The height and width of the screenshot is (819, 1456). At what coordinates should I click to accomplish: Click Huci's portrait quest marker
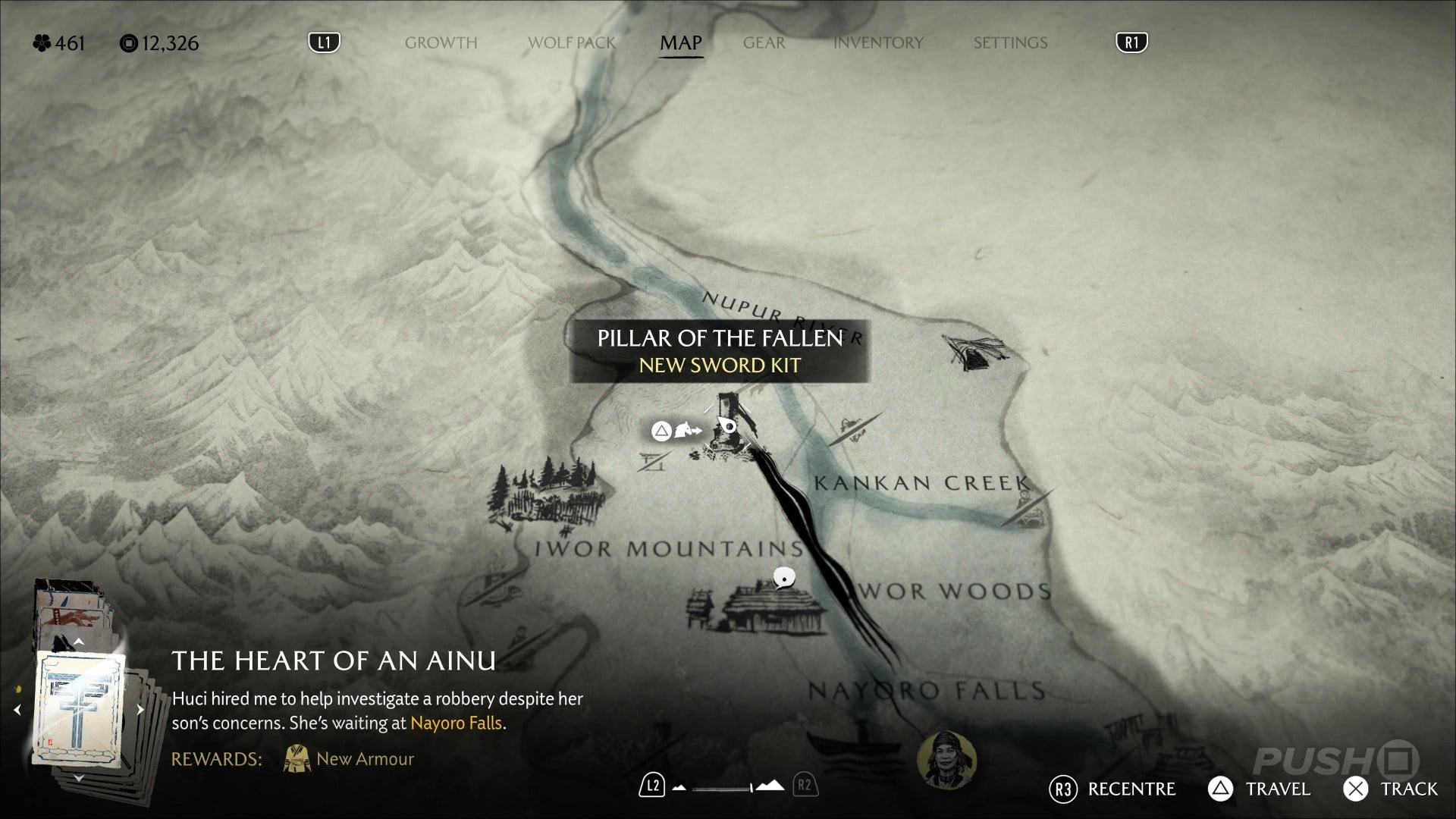(x=946, y=759)
